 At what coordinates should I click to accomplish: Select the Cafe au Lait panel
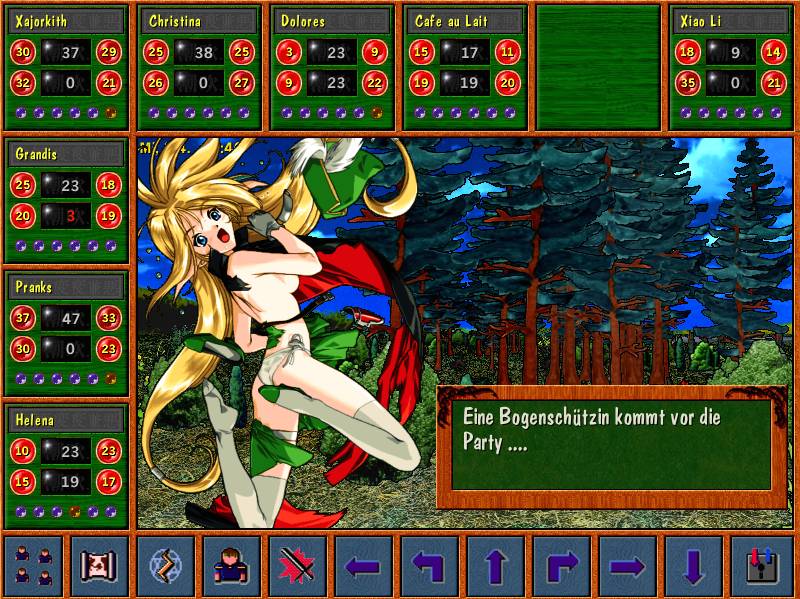point(466,67)
